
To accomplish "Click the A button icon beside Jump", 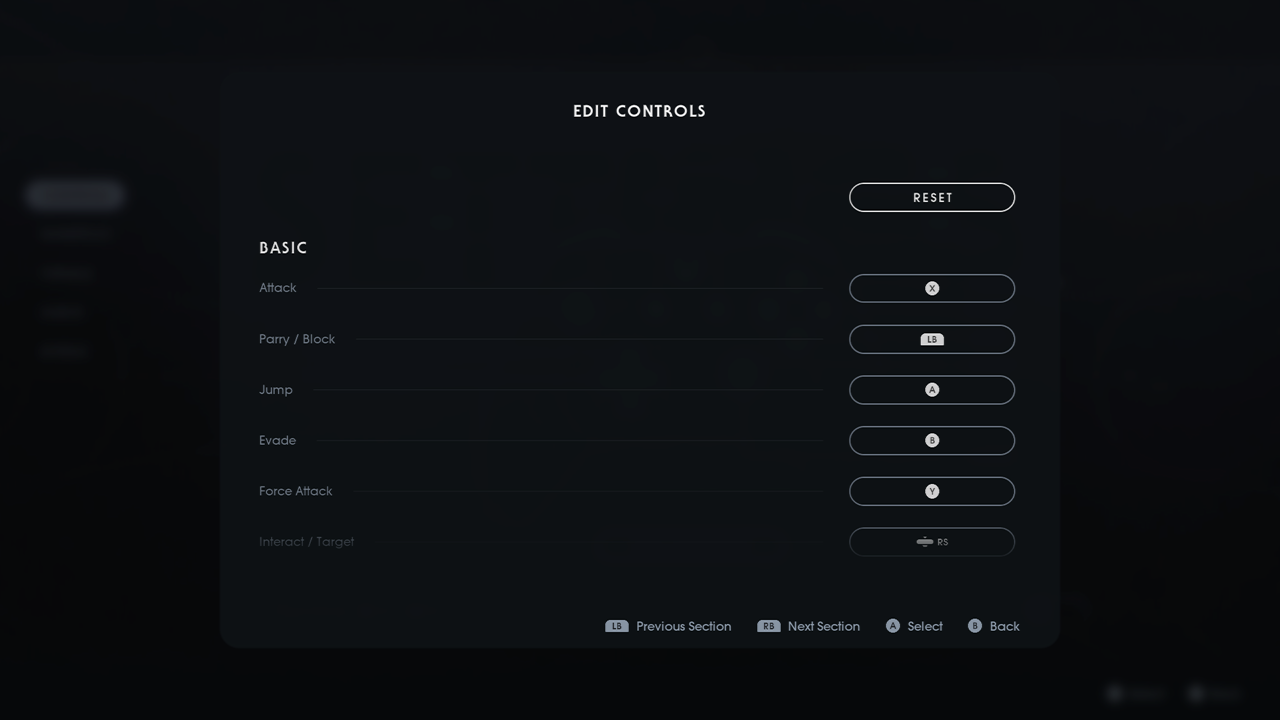I will (x=931, y=390).
